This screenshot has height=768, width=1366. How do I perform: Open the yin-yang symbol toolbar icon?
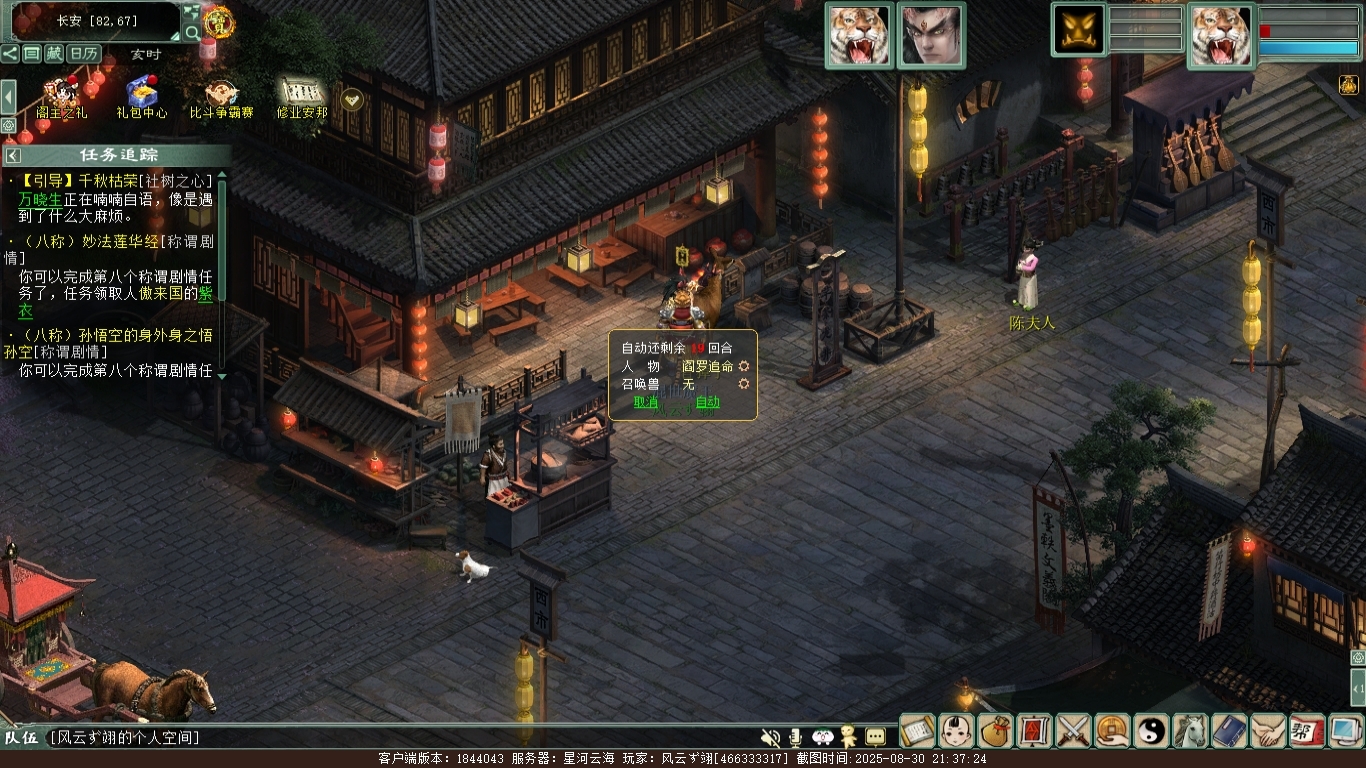(1151, 731)
